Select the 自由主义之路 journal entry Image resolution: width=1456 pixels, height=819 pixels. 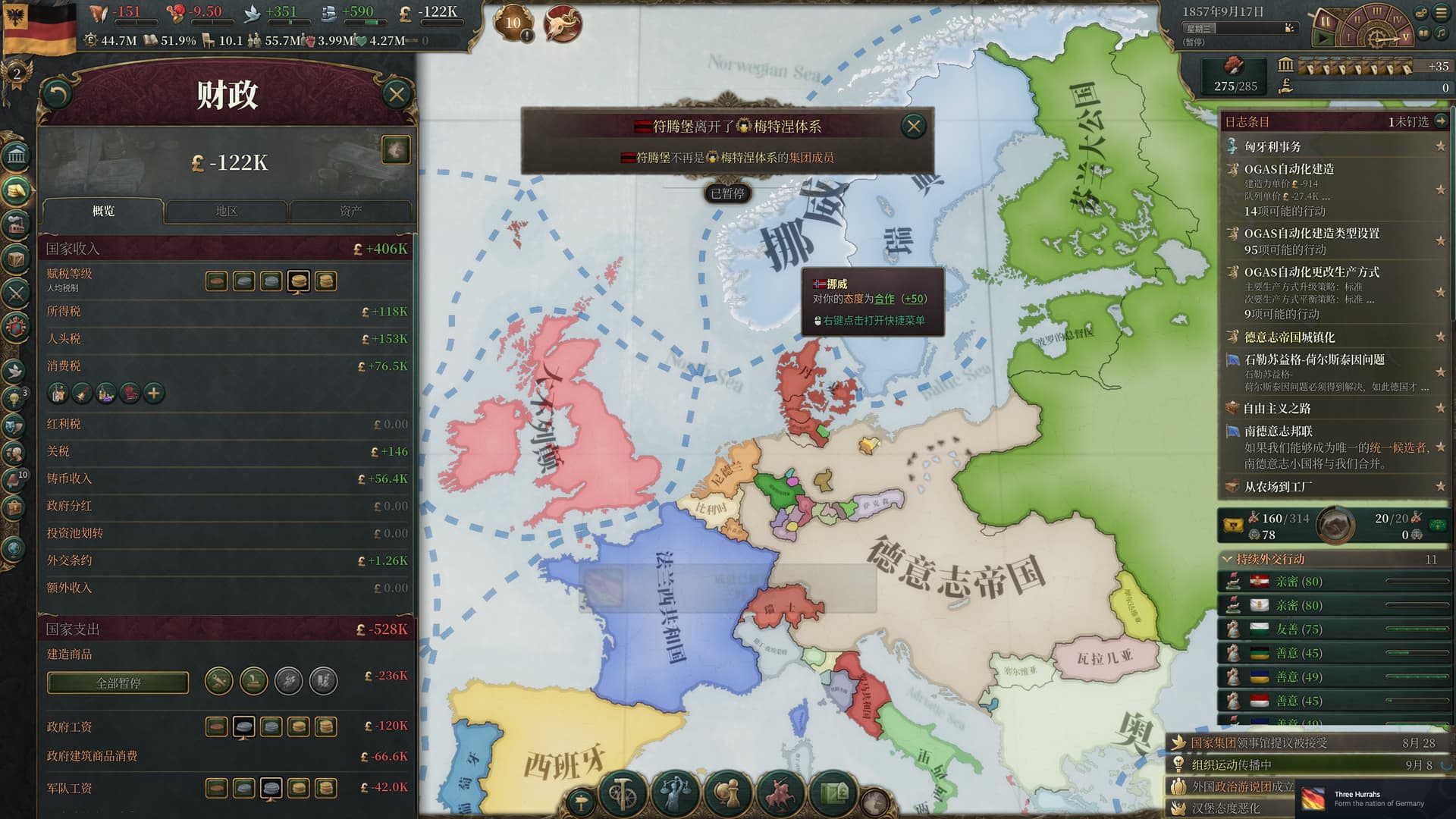coord(1277,408)
